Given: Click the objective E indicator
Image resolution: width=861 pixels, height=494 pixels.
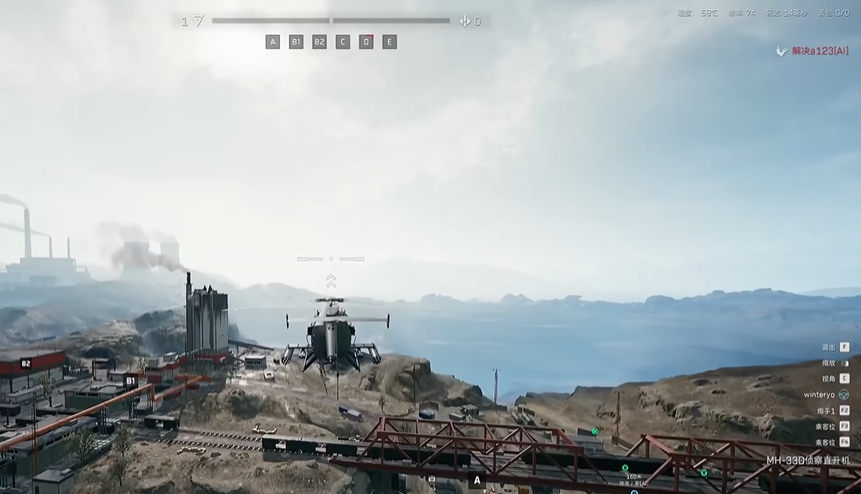Looking at the screenshot, I should click(x=389, y=42).
